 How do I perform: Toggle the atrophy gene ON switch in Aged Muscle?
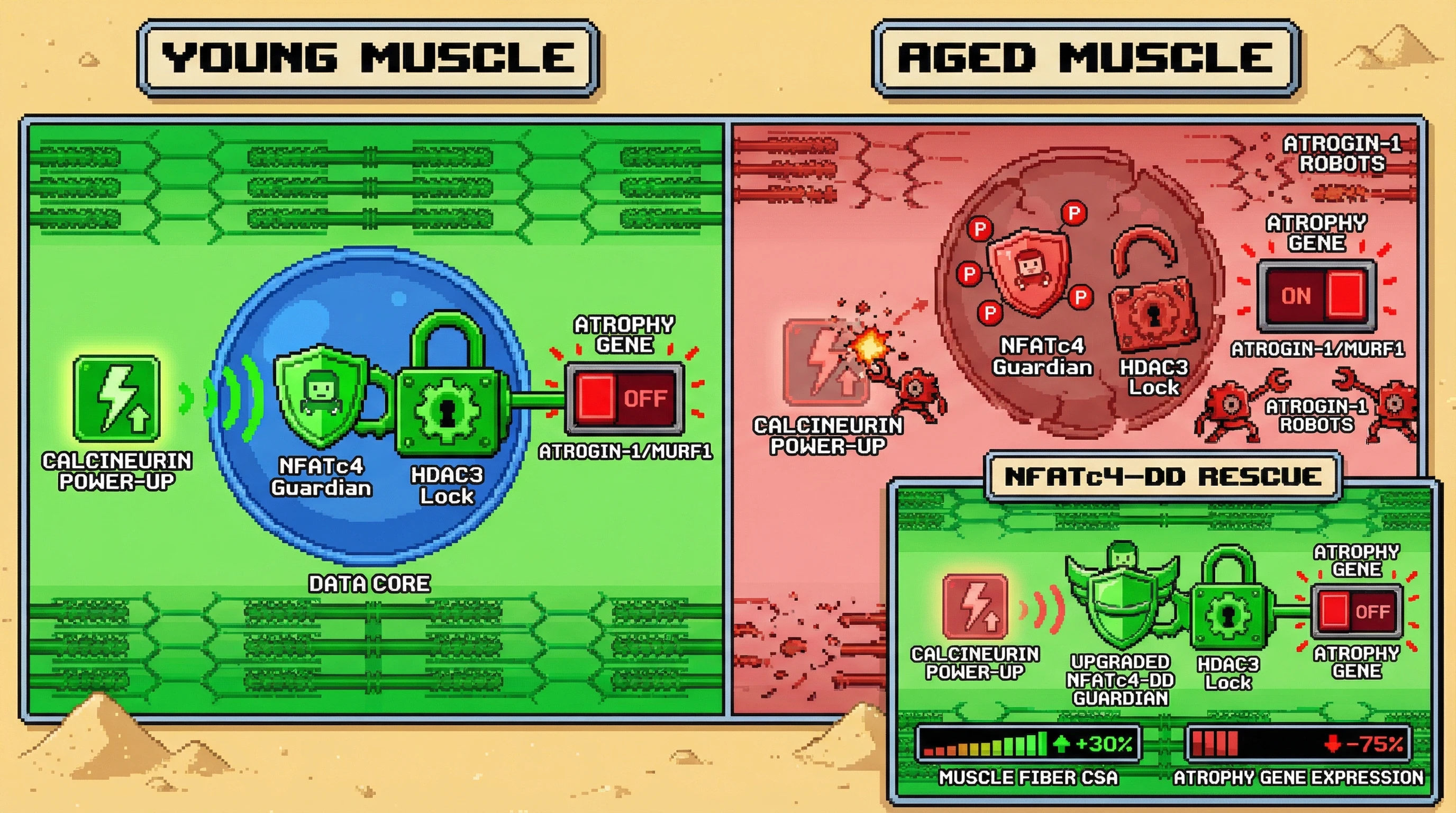[1316, 296]
